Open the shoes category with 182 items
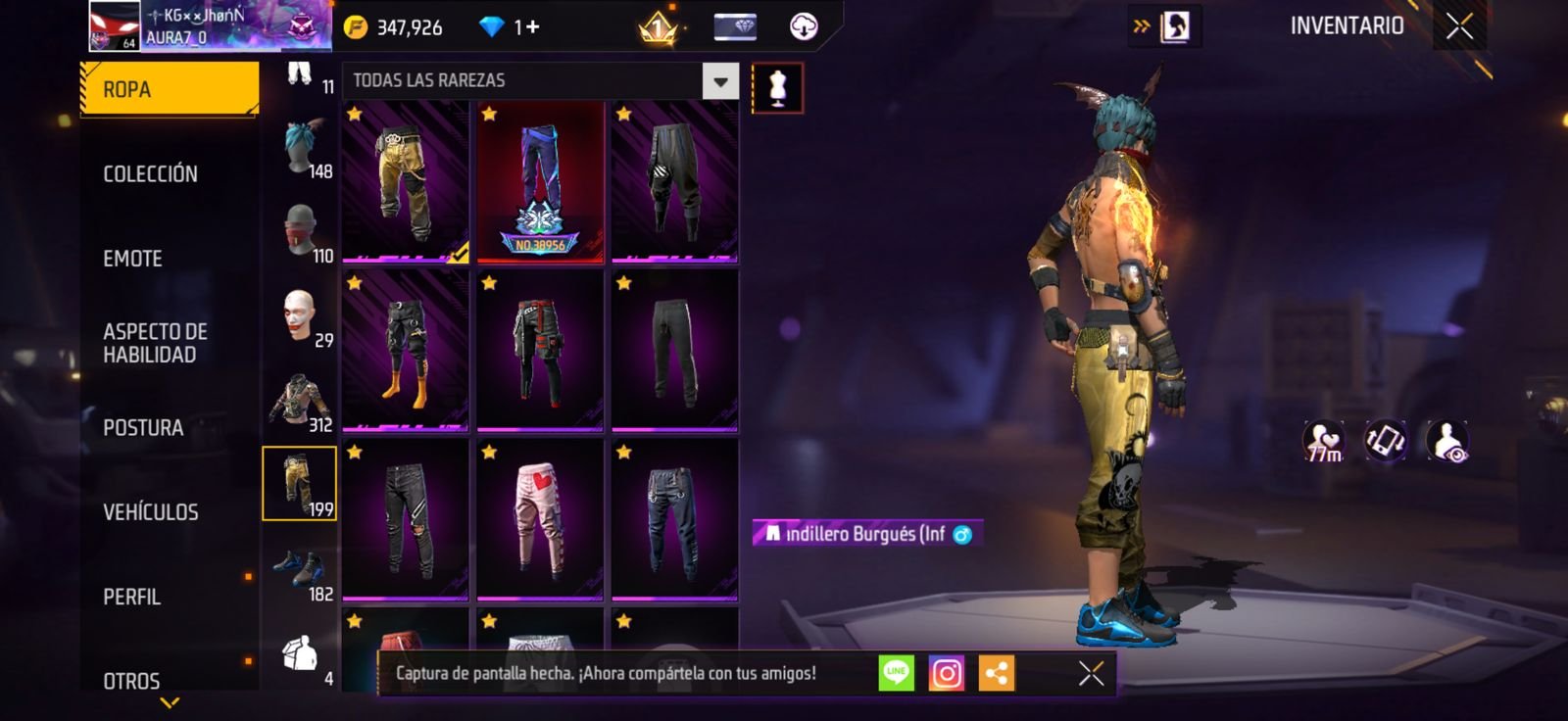The height and width of the screenshot is (721, 1568). [x=300, y=571]
